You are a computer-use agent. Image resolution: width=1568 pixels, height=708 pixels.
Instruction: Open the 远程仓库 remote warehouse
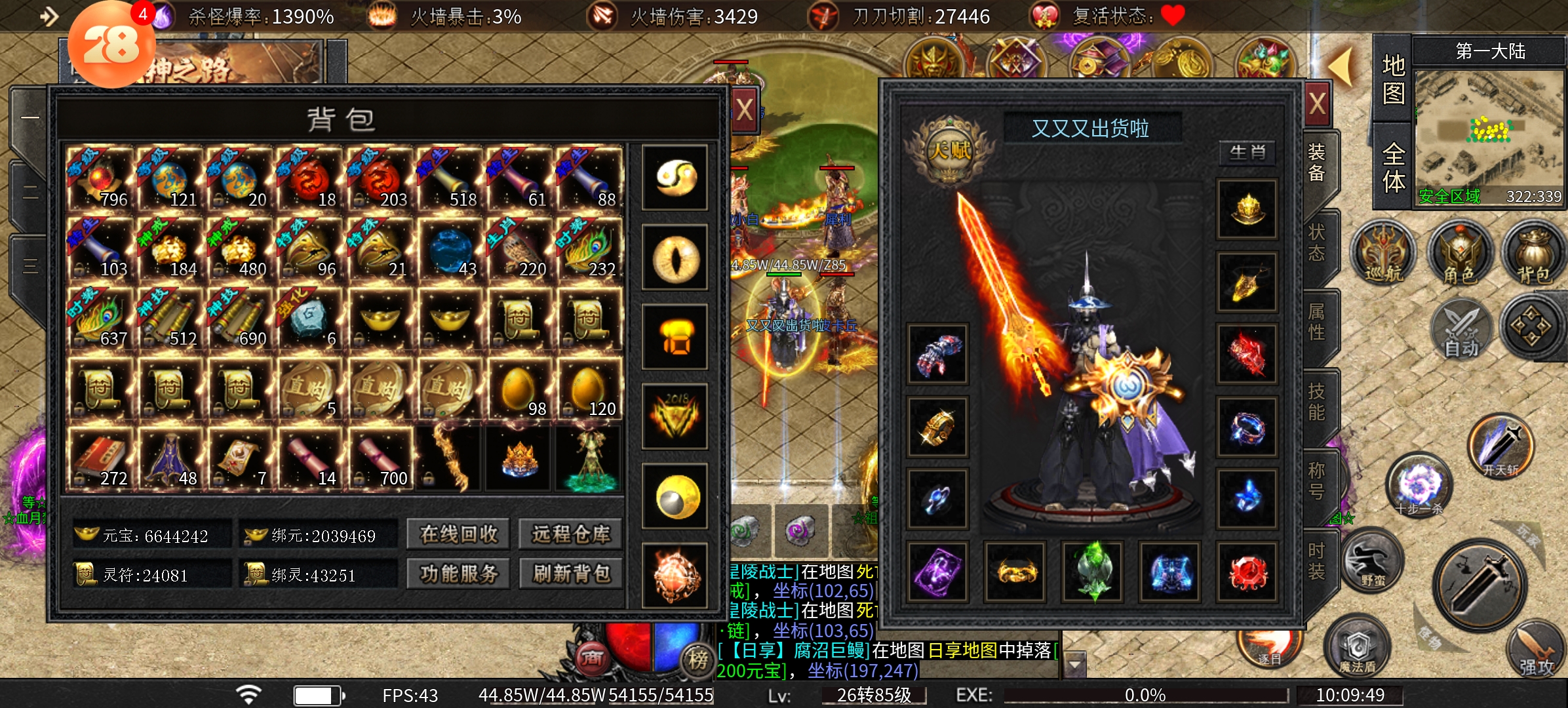pos(571,535)
